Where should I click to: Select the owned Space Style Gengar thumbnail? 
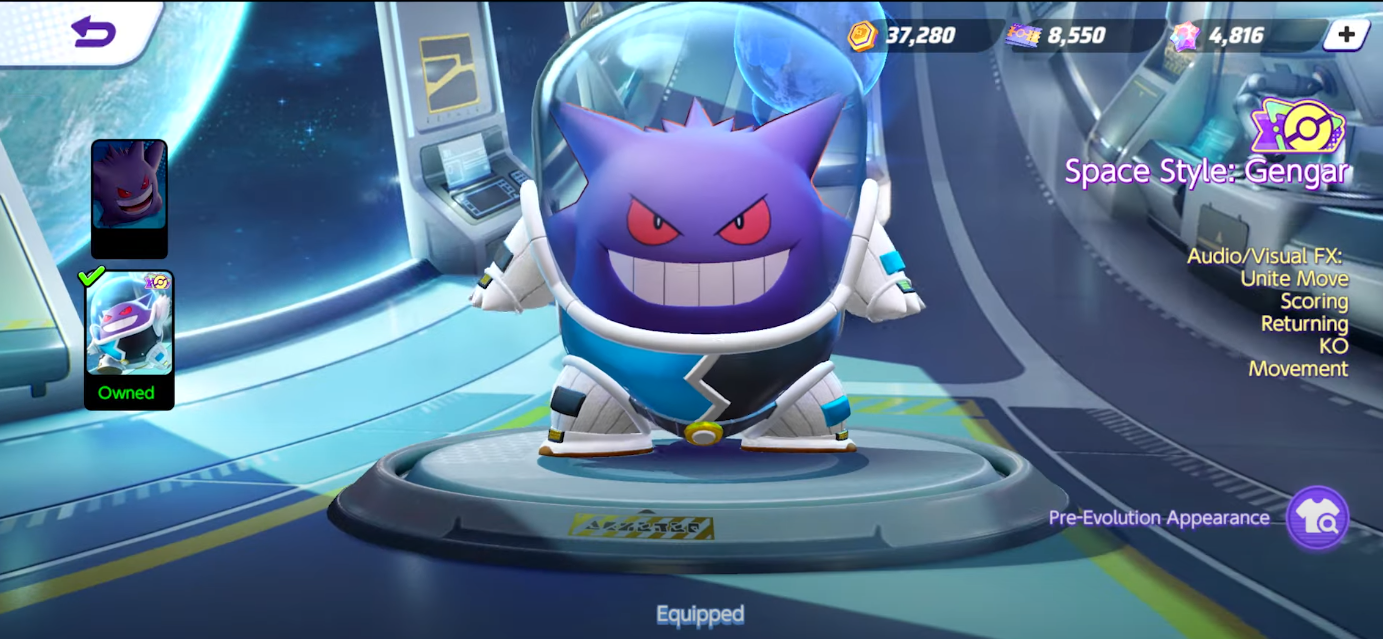coord(129,338)
